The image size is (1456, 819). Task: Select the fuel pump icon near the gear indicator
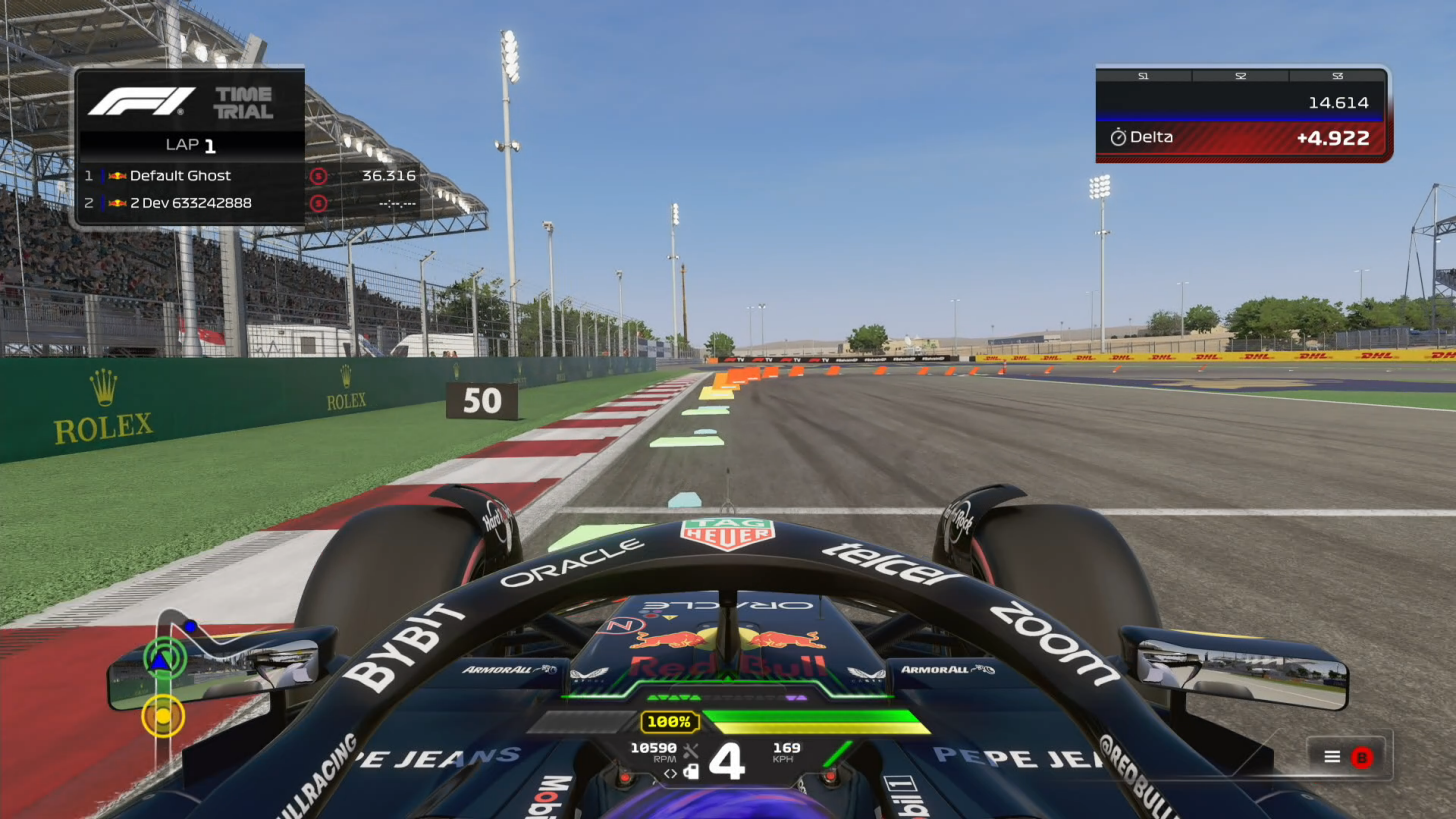pos(691,772)
